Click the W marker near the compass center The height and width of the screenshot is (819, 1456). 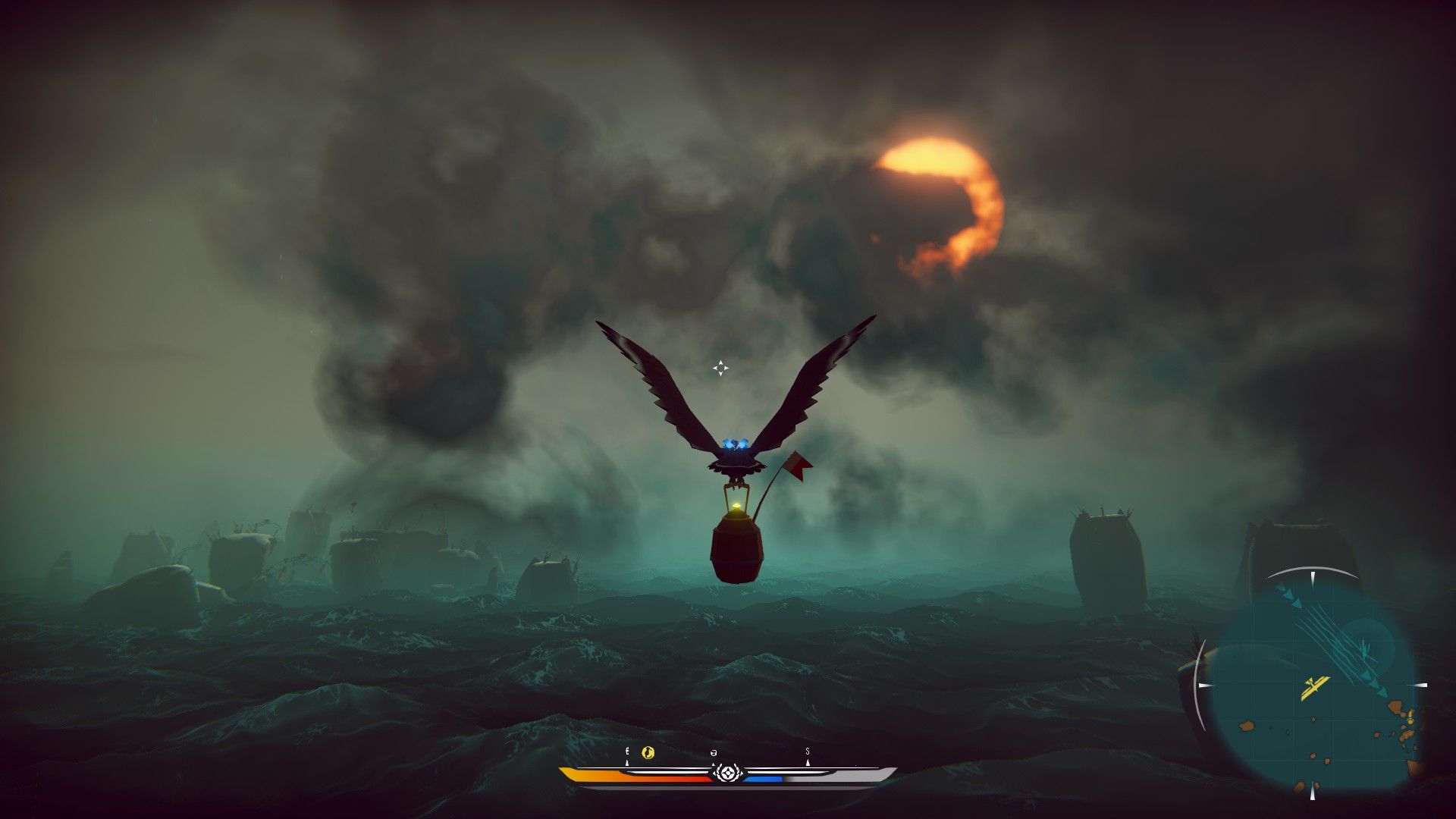714,753
